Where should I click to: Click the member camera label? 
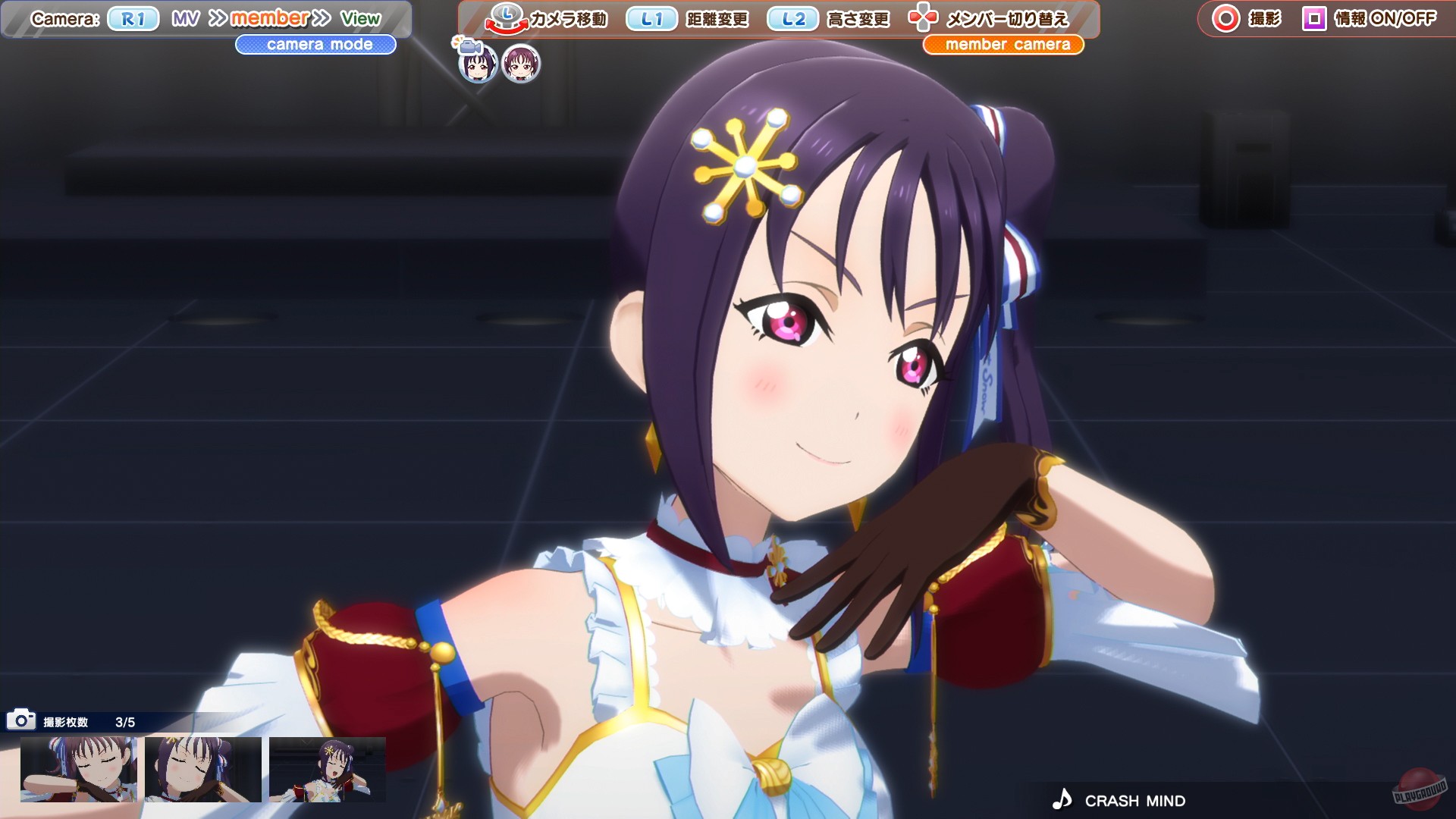[x=1003, y=45]
